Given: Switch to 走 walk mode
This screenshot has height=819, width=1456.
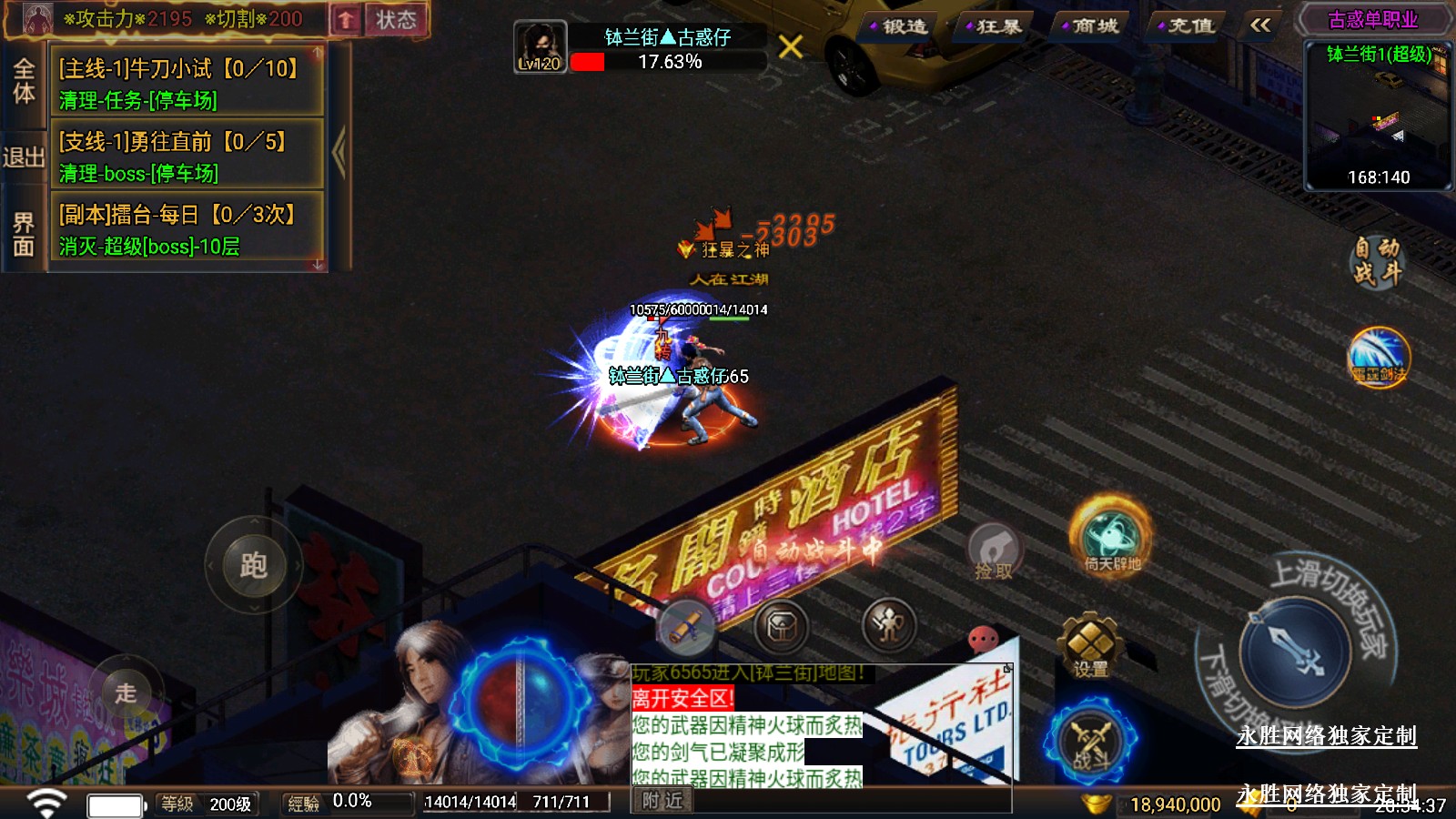Looking at the screenshot, I should 126,693.
